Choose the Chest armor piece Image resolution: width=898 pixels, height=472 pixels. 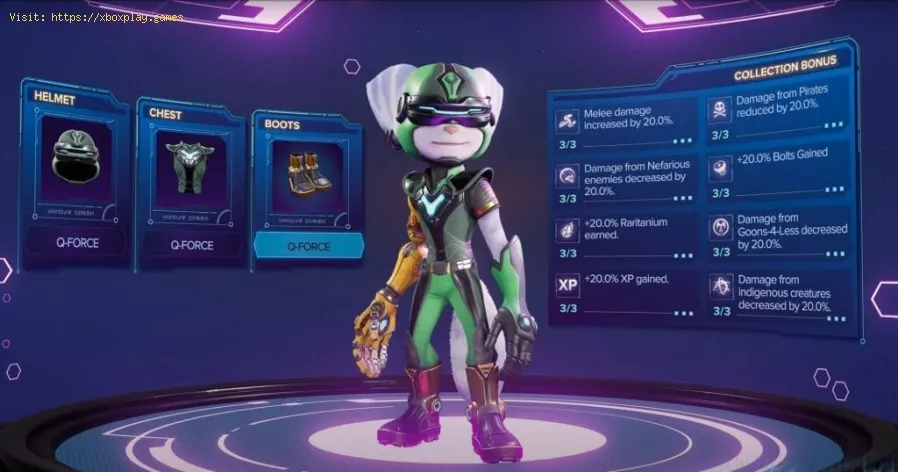190,171
